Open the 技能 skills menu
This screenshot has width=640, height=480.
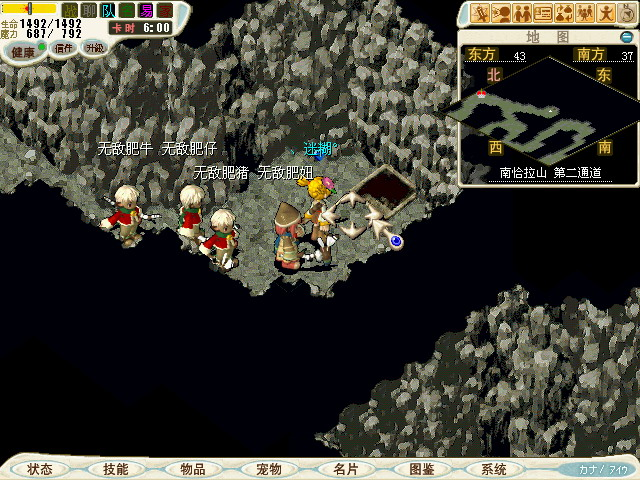pyautogui.click(x=115, y=469)
